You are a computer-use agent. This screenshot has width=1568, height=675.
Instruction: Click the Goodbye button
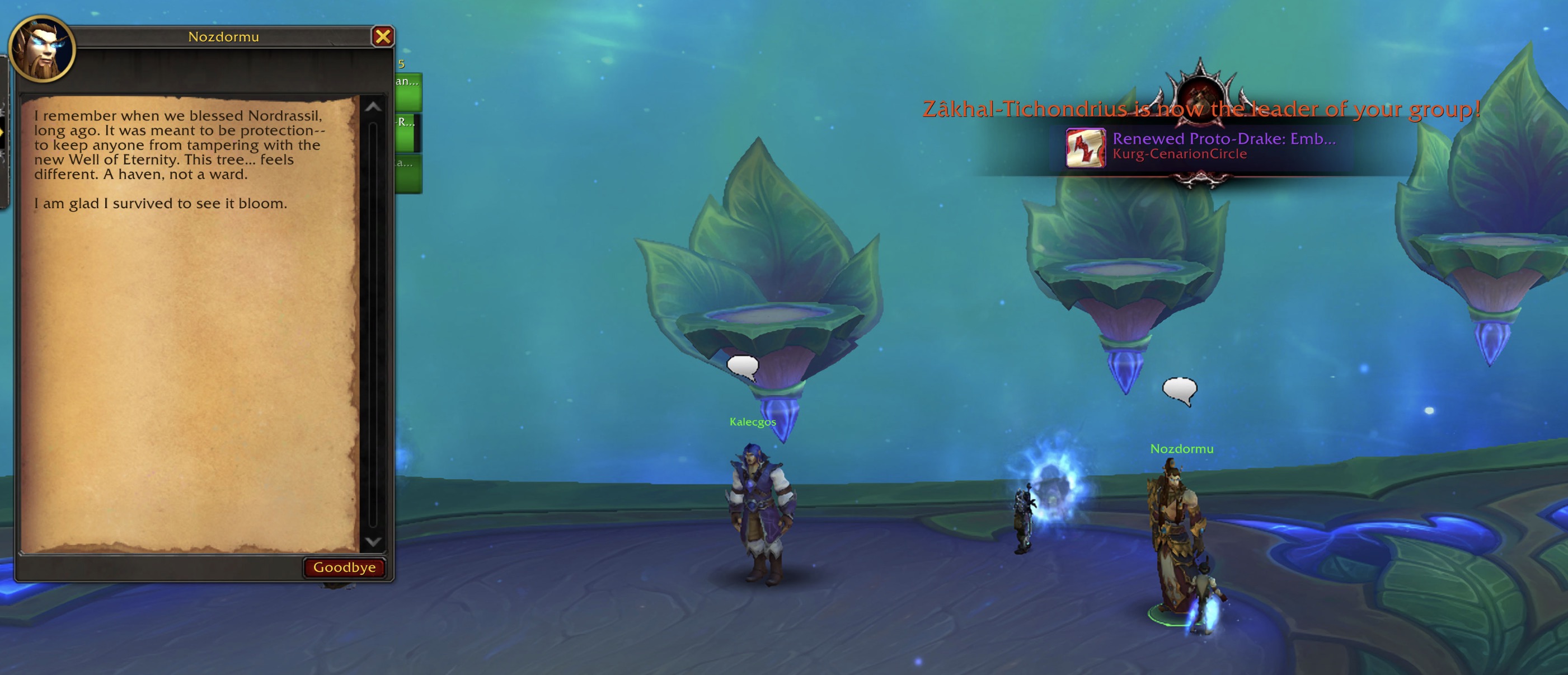coord(344,568)
